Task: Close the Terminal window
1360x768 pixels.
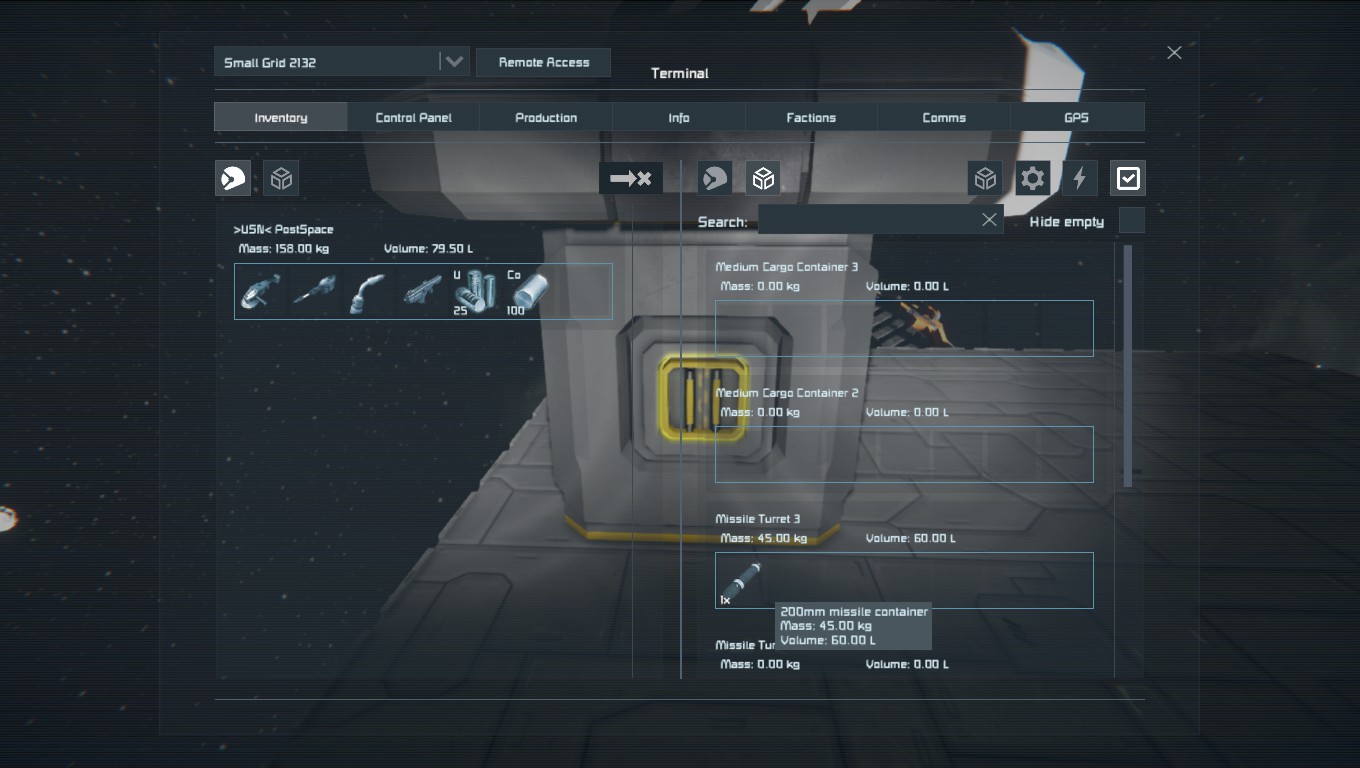Action: click(1174, 53)
